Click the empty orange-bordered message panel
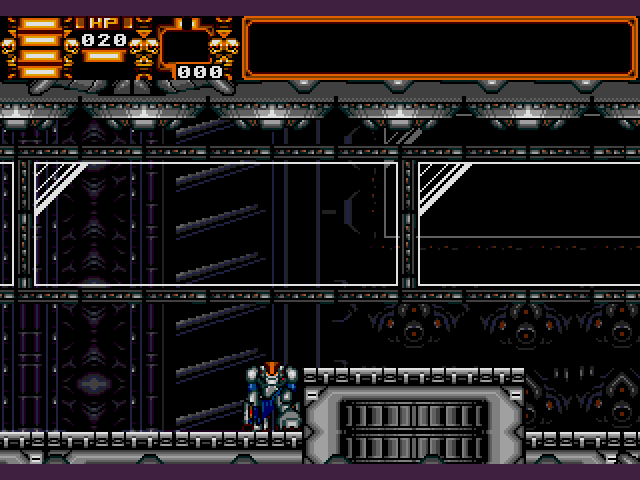This screenshot has width=640, height=480. 440,46
